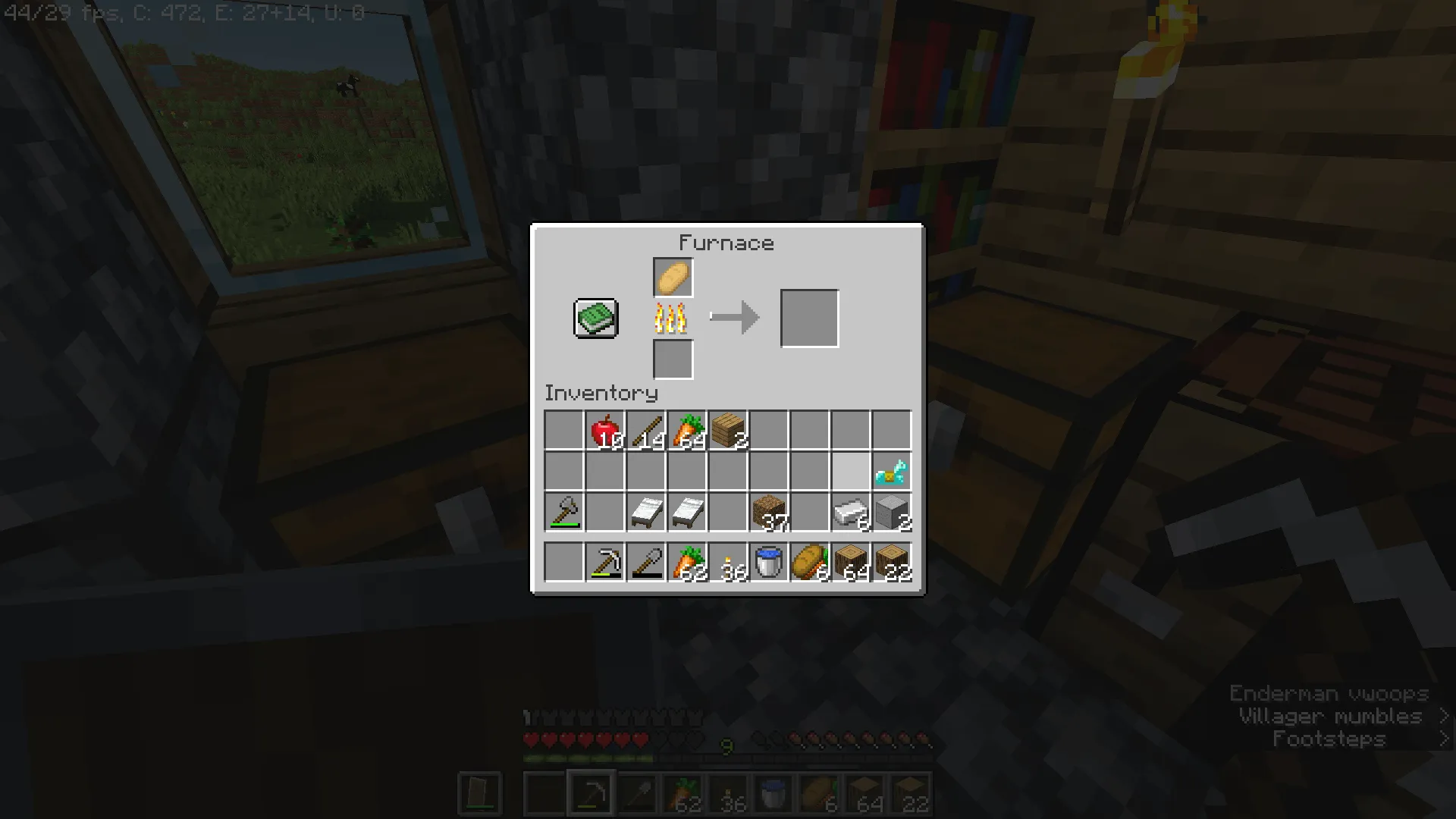
Task: Pick up the apple stack of 10
Action: (605, 428)
